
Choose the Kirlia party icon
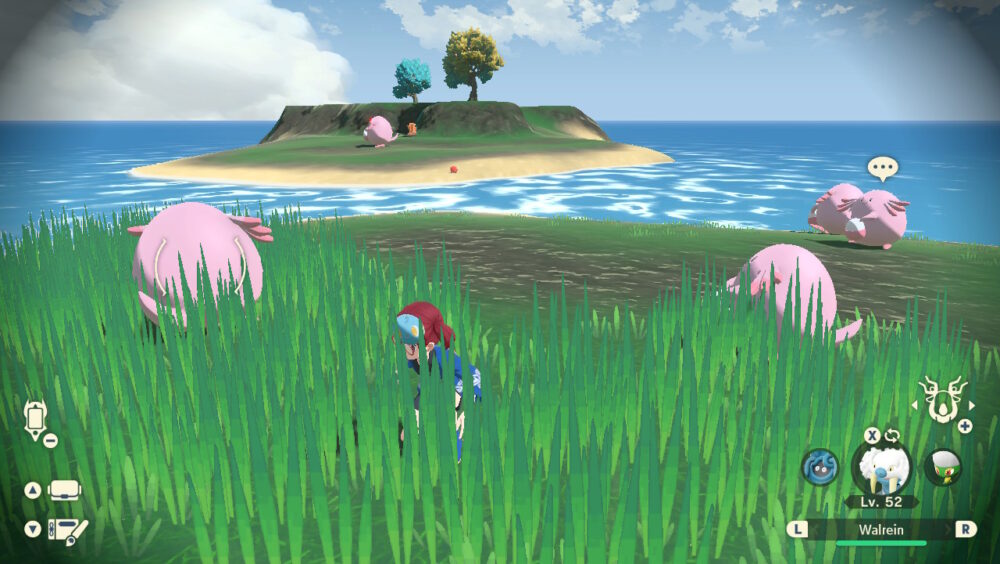pos(942,467)
